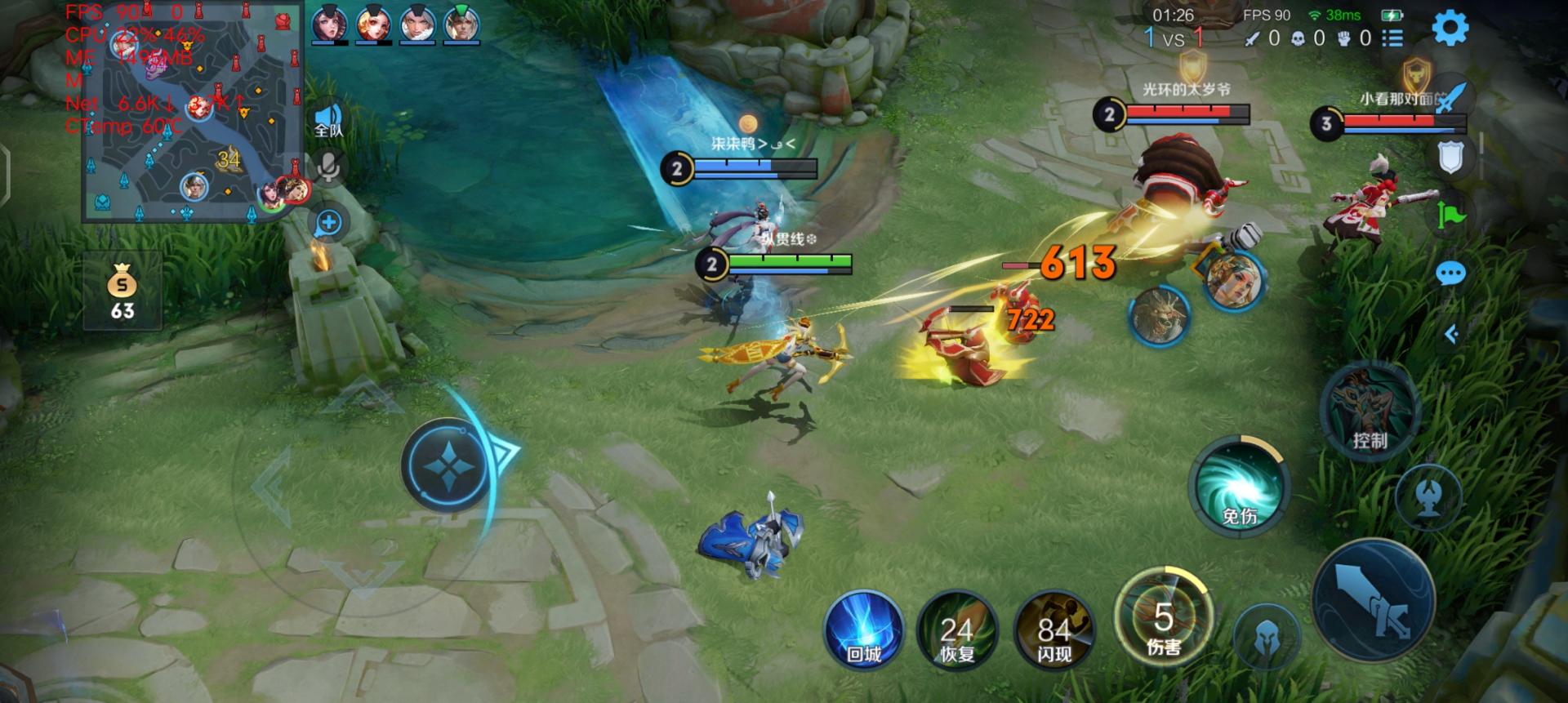Screen dimensions: 1568x703
Task: Cast the 控制 control skill
Action: click(x=1369, y=411)
